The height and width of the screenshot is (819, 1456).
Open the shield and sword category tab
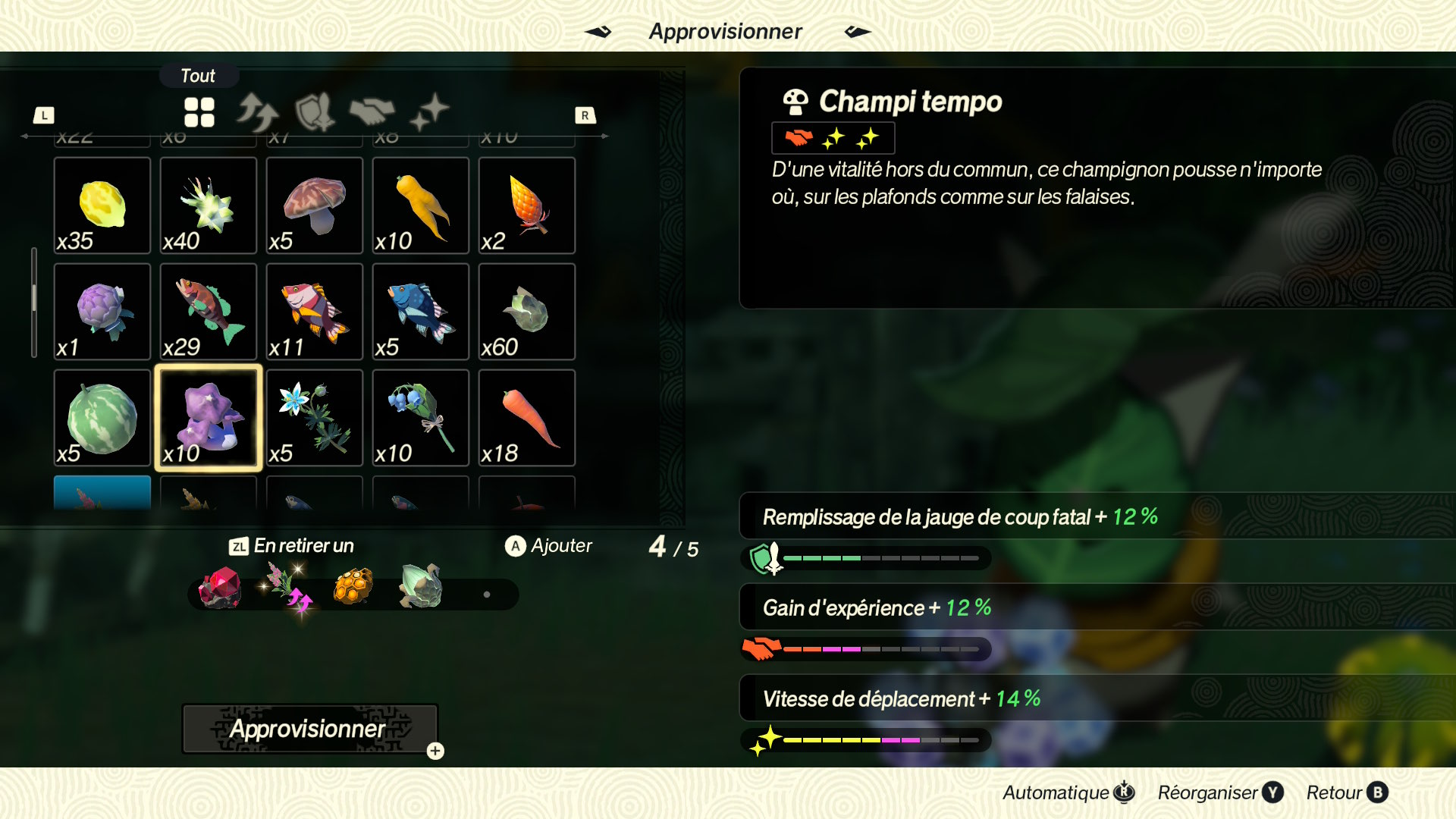[x=315, y=112]
